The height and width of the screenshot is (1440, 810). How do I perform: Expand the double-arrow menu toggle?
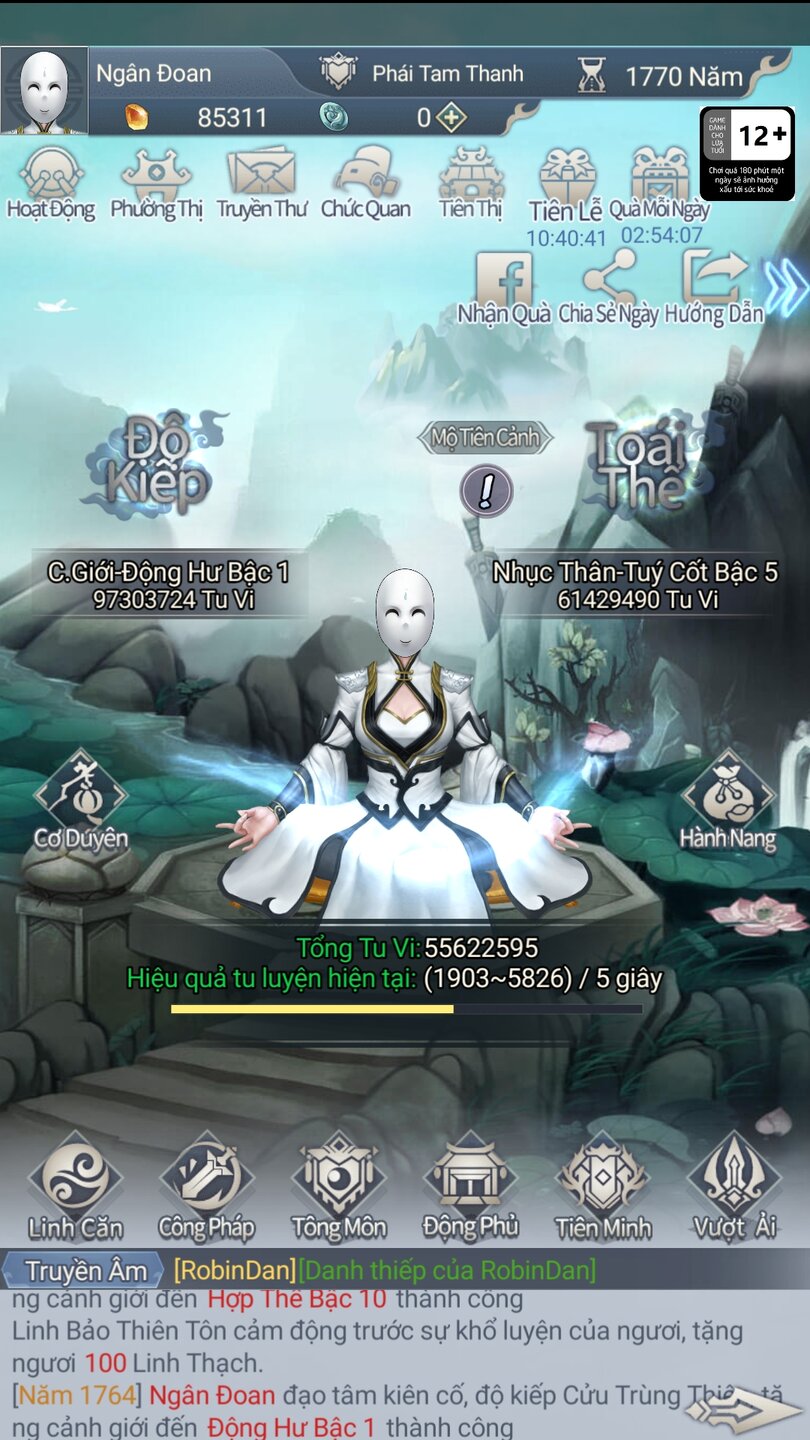(x=786, y=287)
